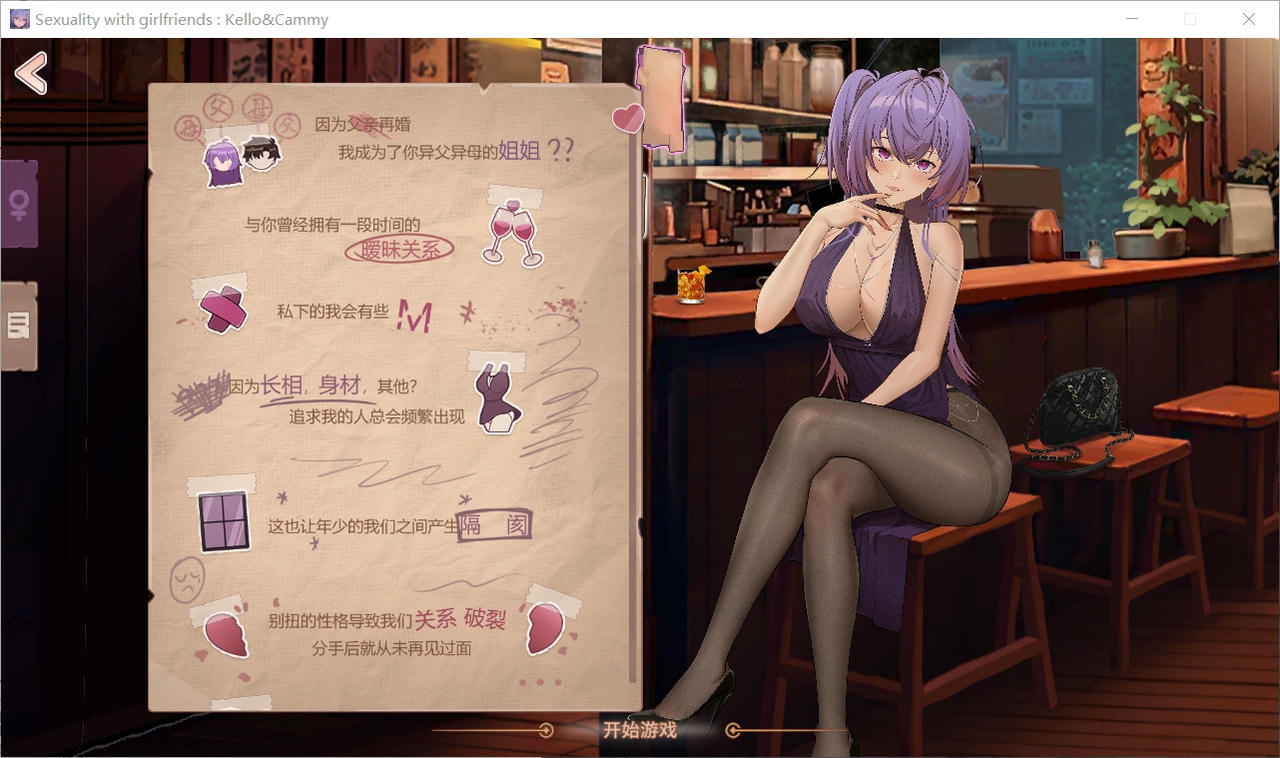Click the swirl ornament left of 开始游戏

coord(545,730)
